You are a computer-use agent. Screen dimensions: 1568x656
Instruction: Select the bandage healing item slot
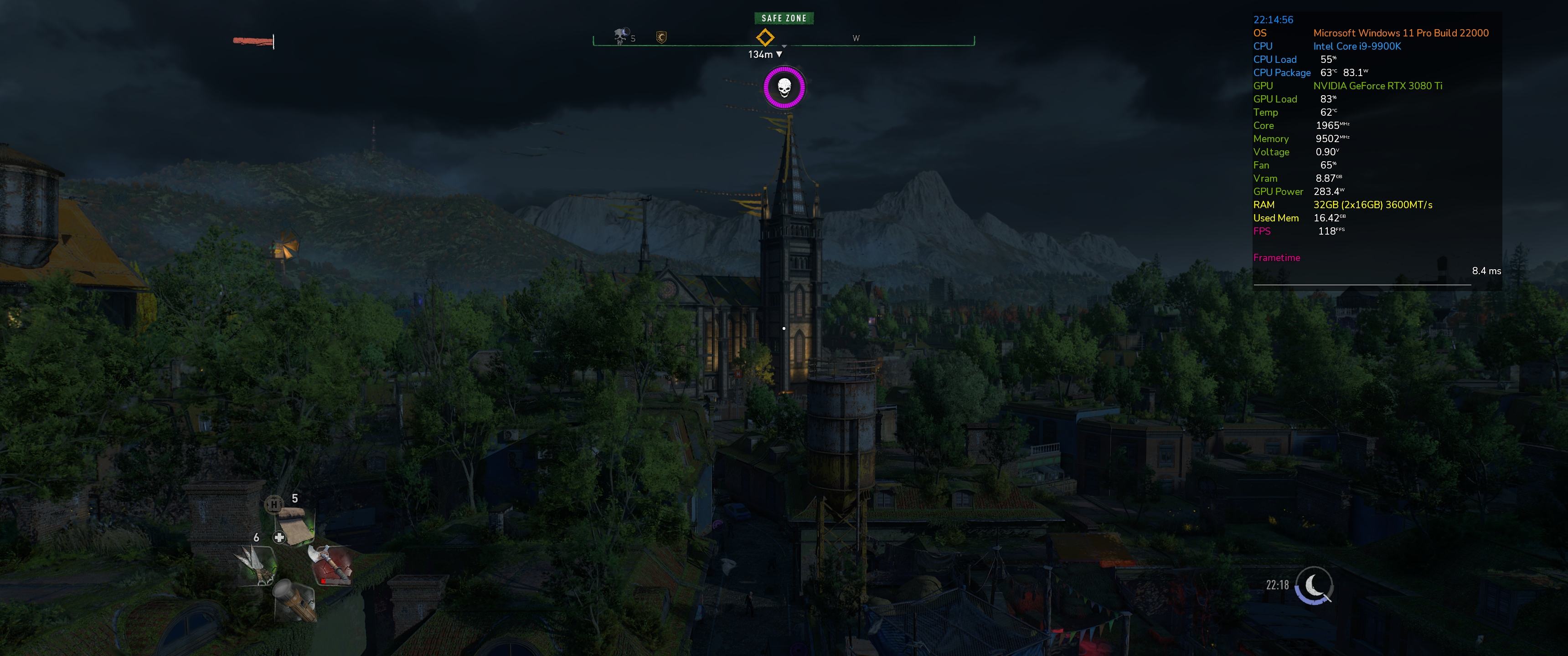tap(296, 526)
